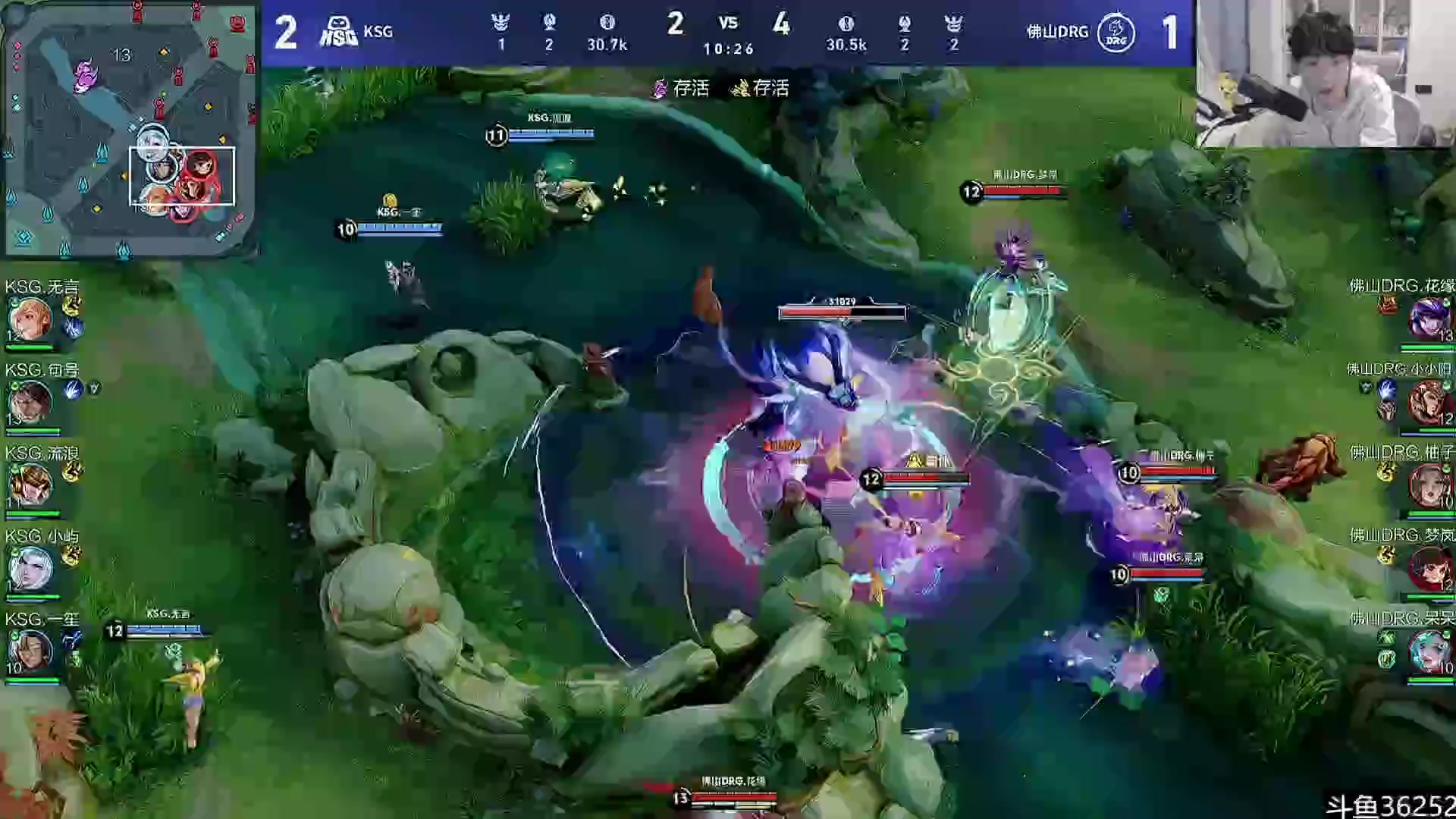Screen dimensions: 1456x819
Task: Choose 佛山DRG.小小阳 hero portrait
Action: (1429, 403)
